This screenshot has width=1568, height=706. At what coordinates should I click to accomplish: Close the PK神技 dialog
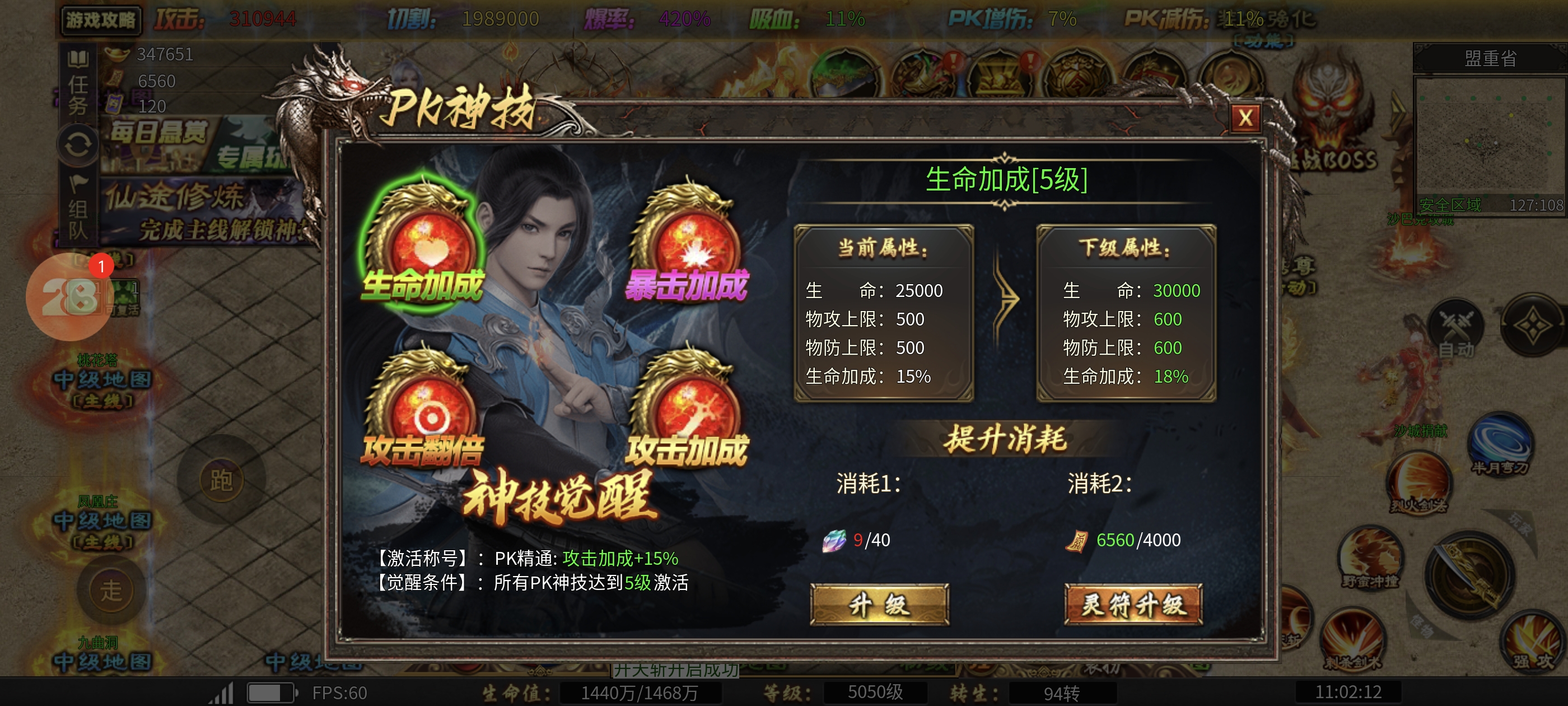(x=1245, y=118)
